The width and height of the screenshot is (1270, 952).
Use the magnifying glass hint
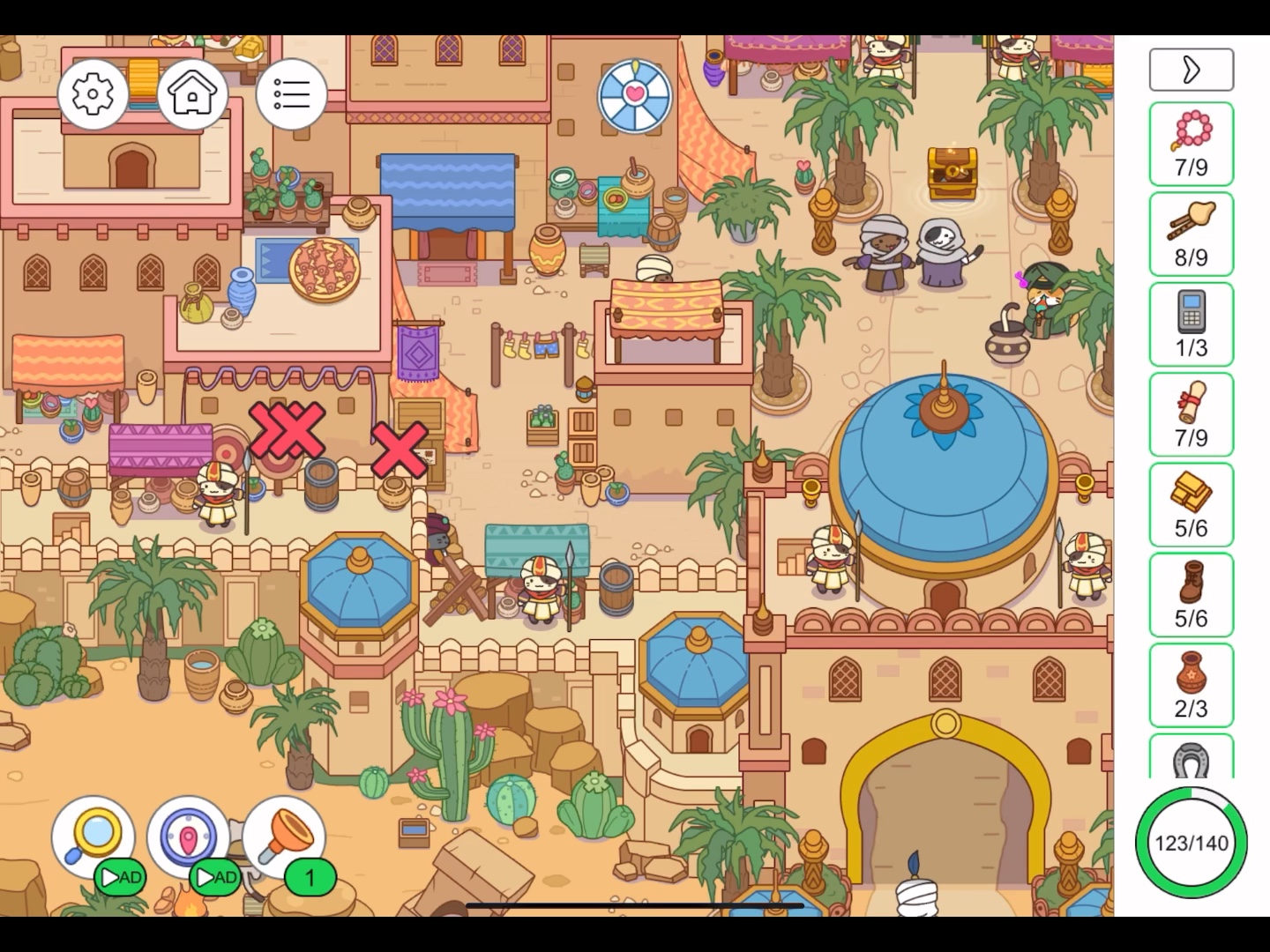[93, 836]
